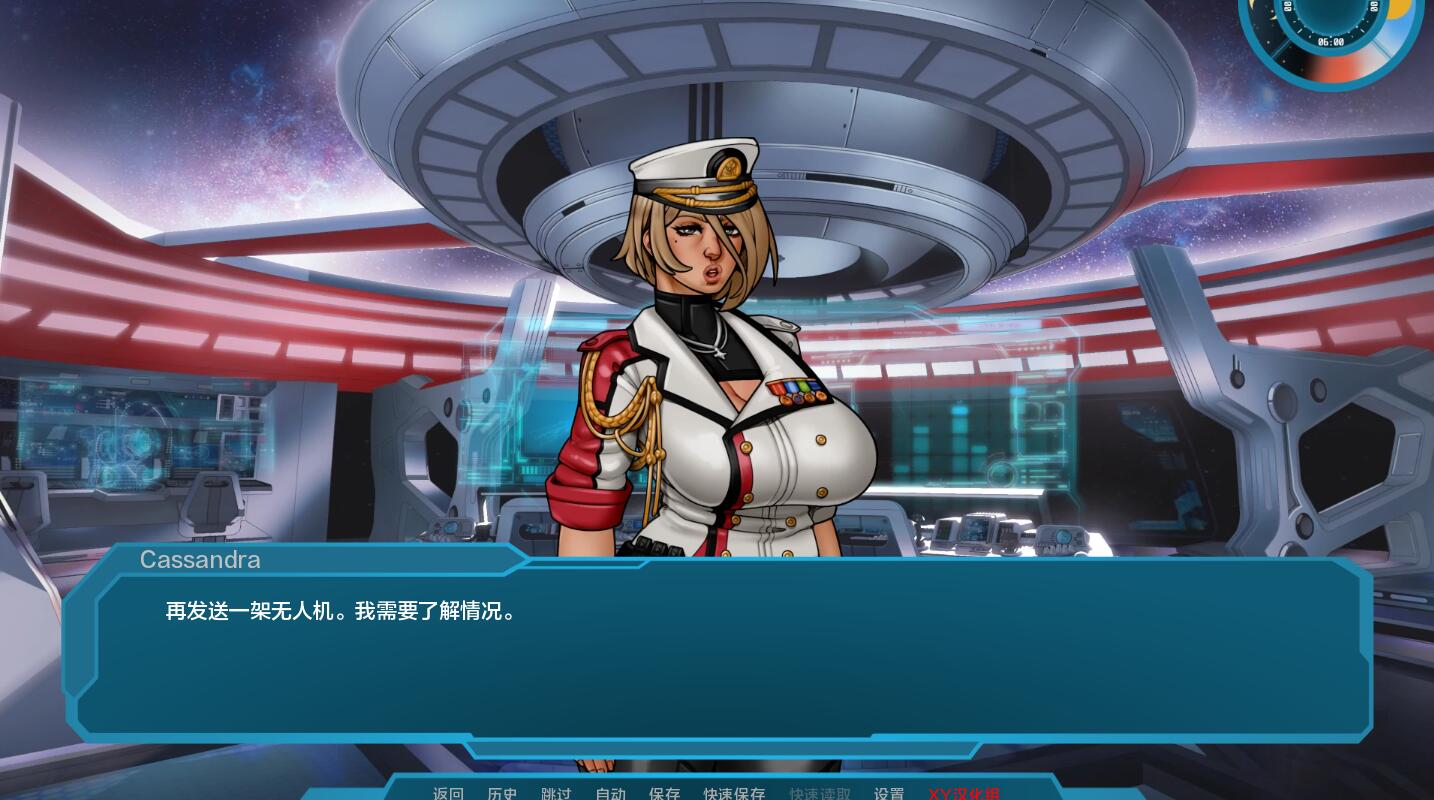Turn on Auto-play with 自动
This screenshot has width=1434, height=800.
tap(610, 793)
